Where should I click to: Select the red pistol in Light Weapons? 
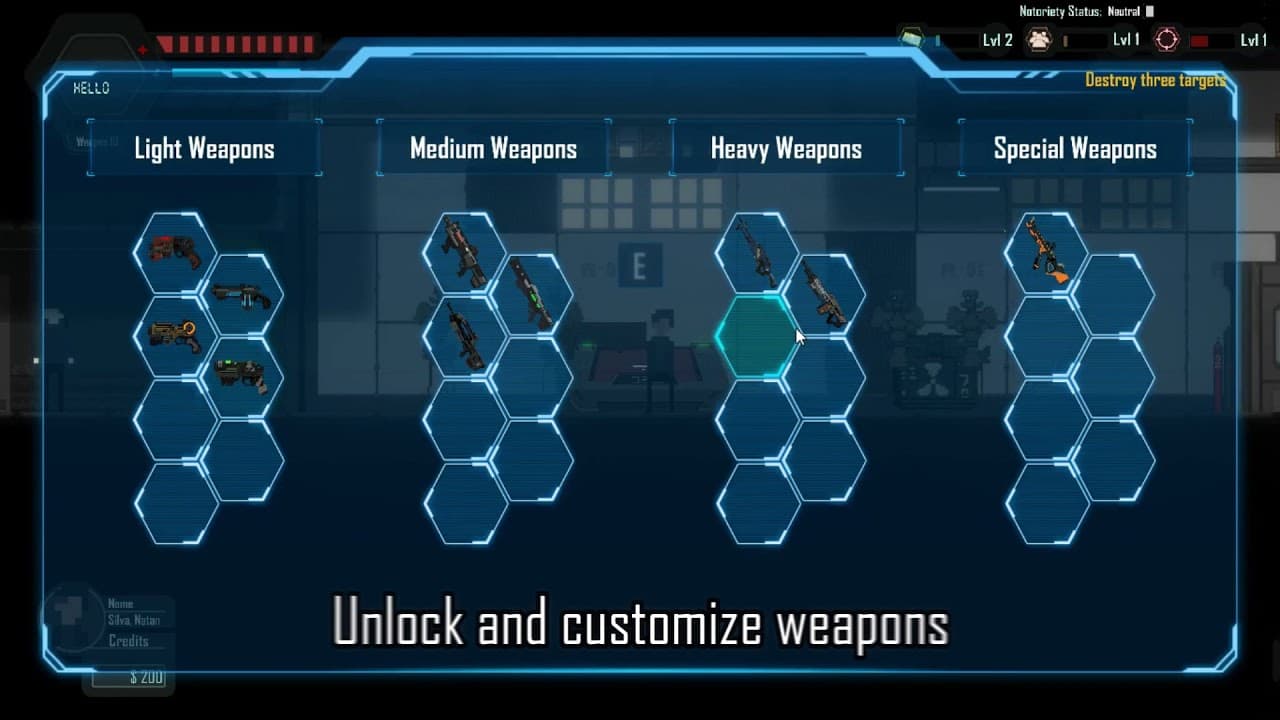coord(175,252)
